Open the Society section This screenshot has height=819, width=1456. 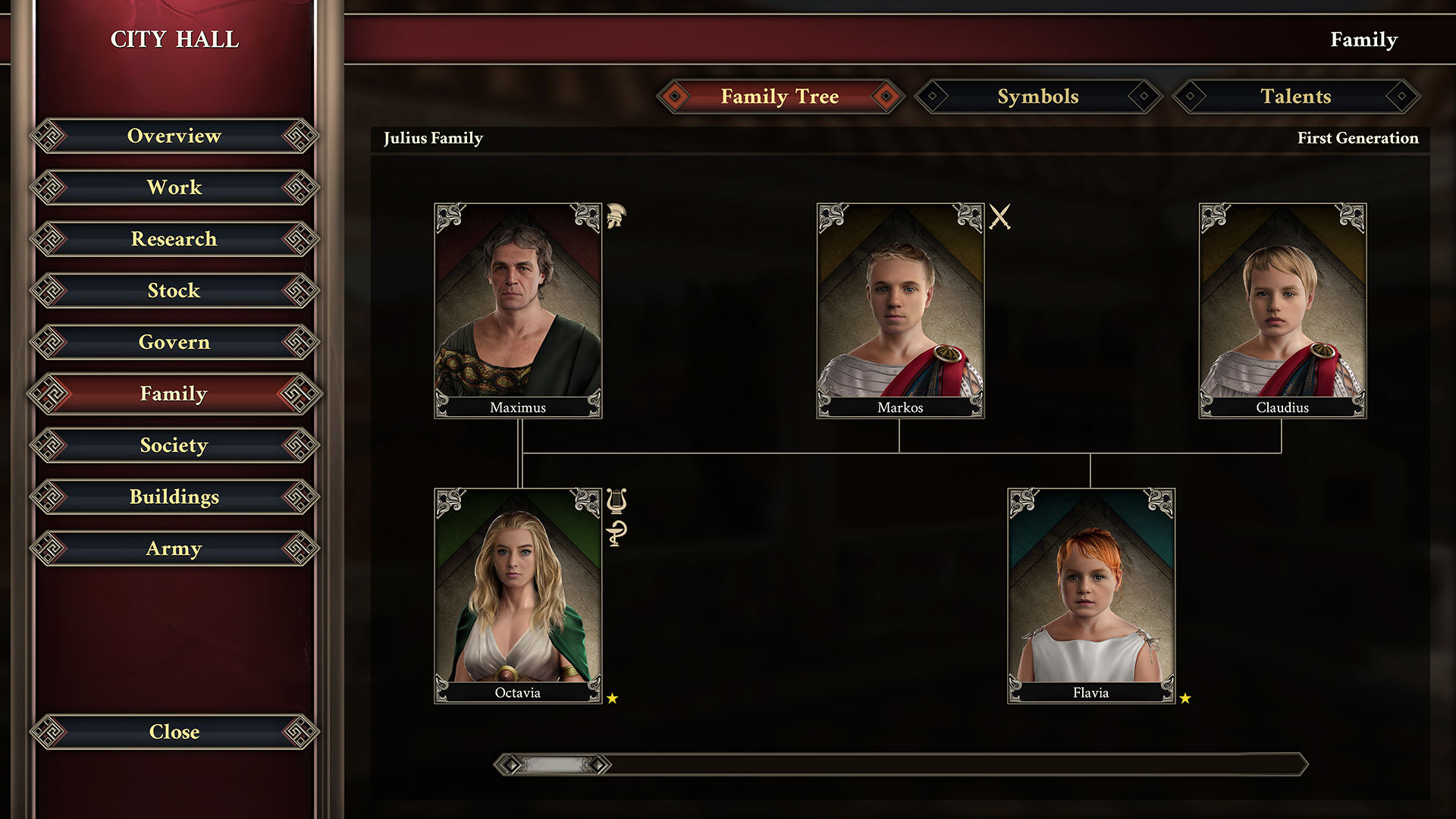click(x=174, y=446)
